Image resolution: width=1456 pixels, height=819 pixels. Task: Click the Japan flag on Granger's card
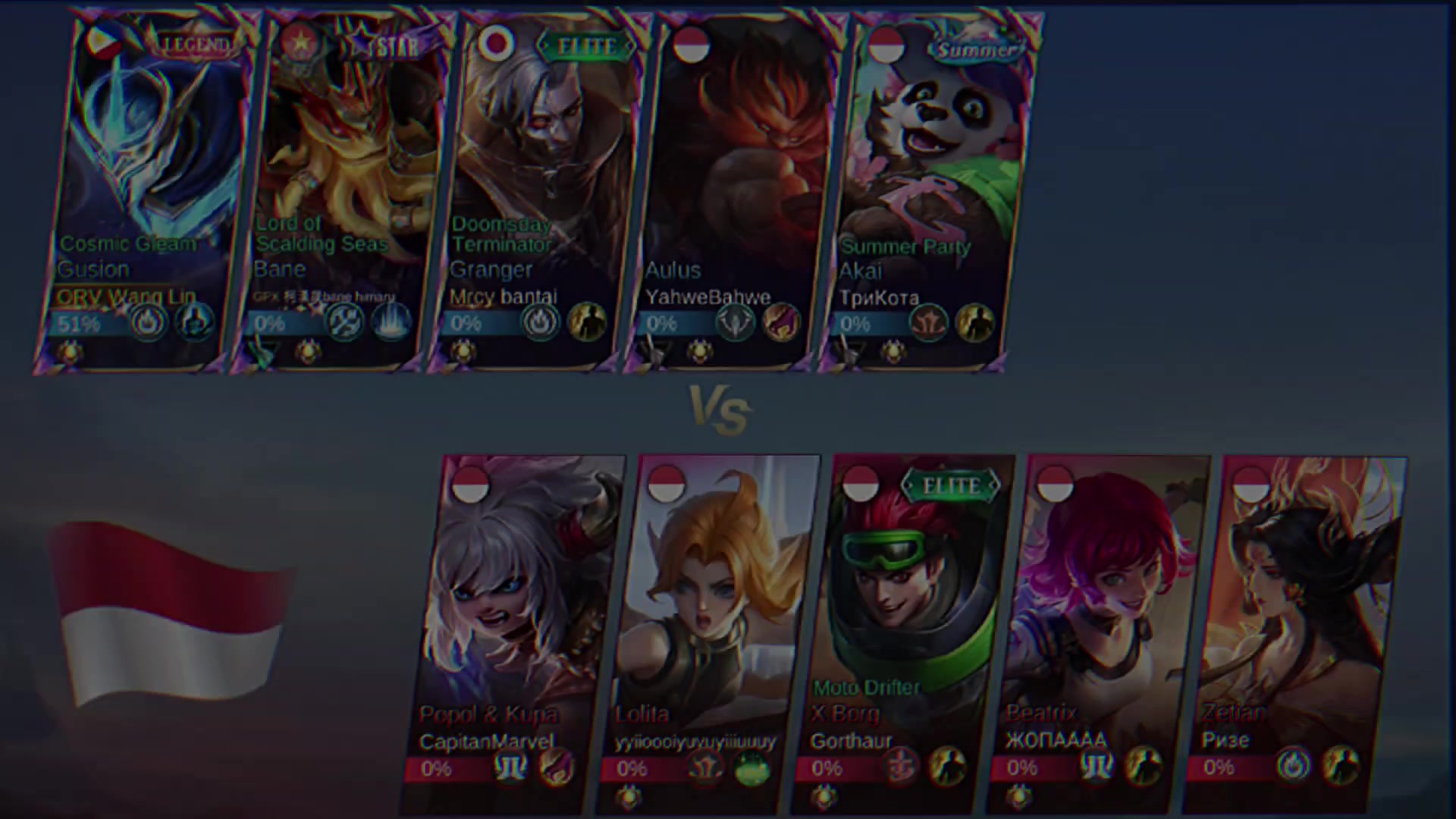tap(497, 44)
